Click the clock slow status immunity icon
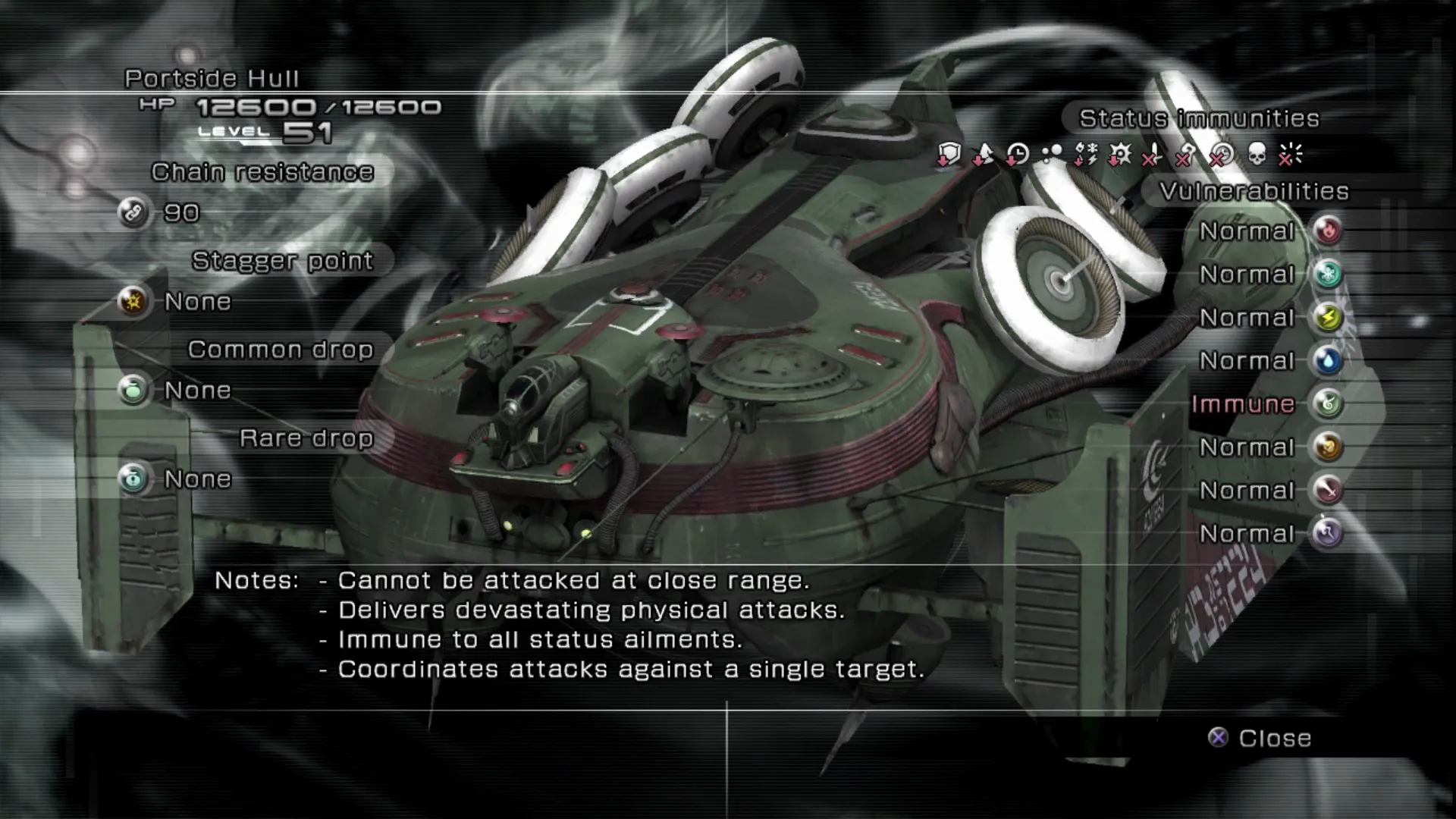 (x=1017, y=155)
